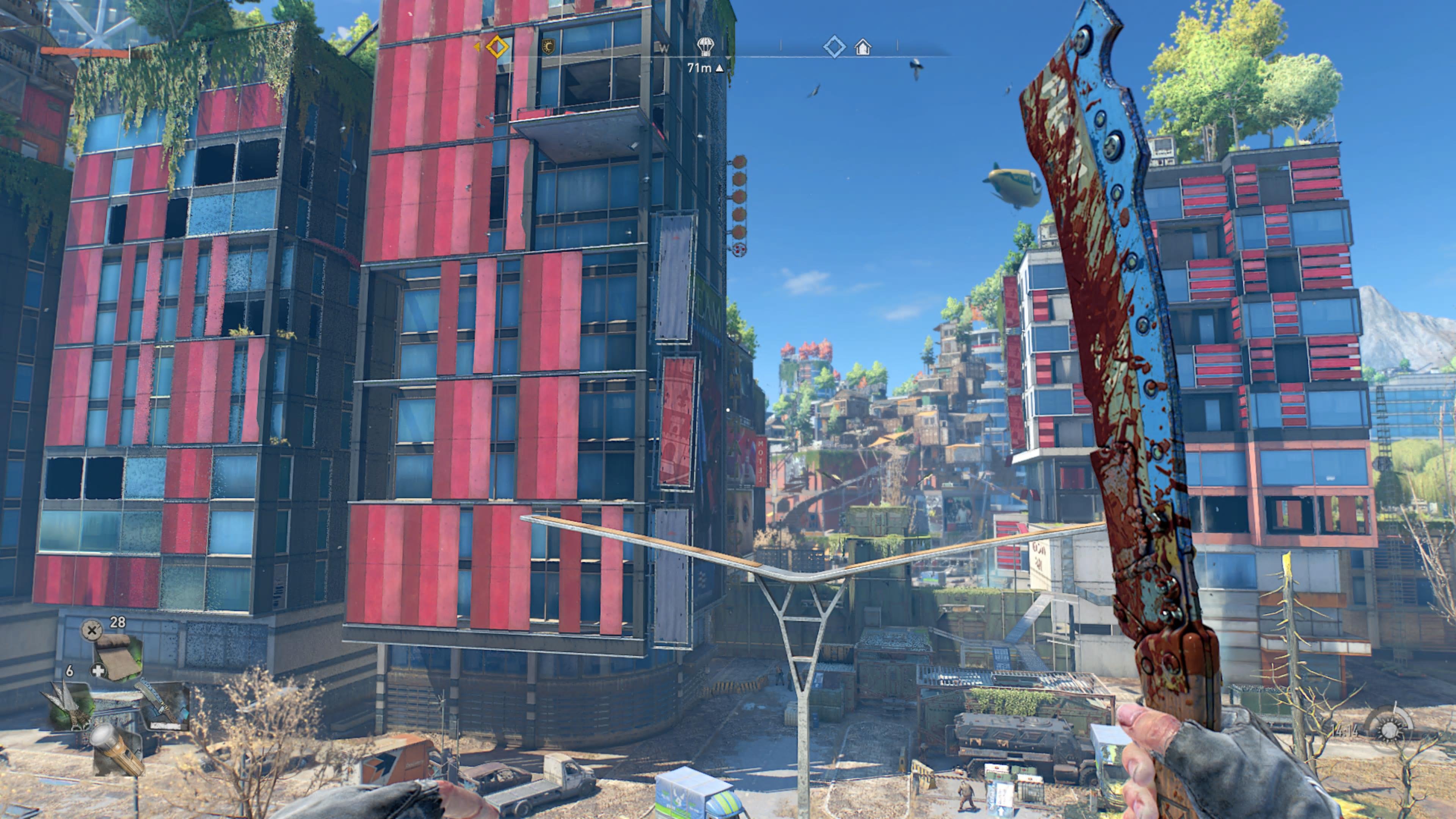Click the house safe zone compass icon
The image size is (1456, 819).
[x=863, y=46]
